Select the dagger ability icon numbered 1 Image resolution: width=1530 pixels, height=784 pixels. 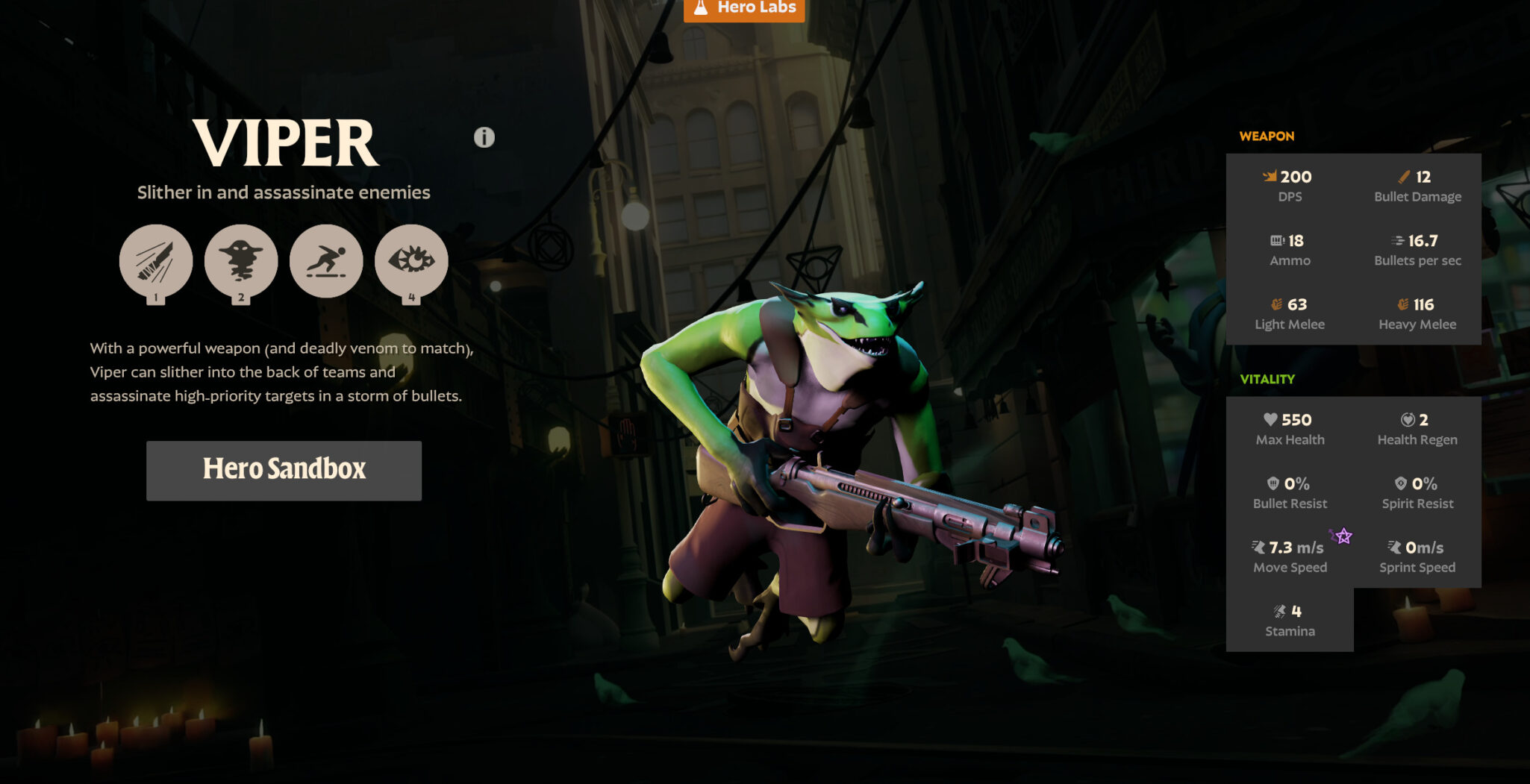coord(156,261)
